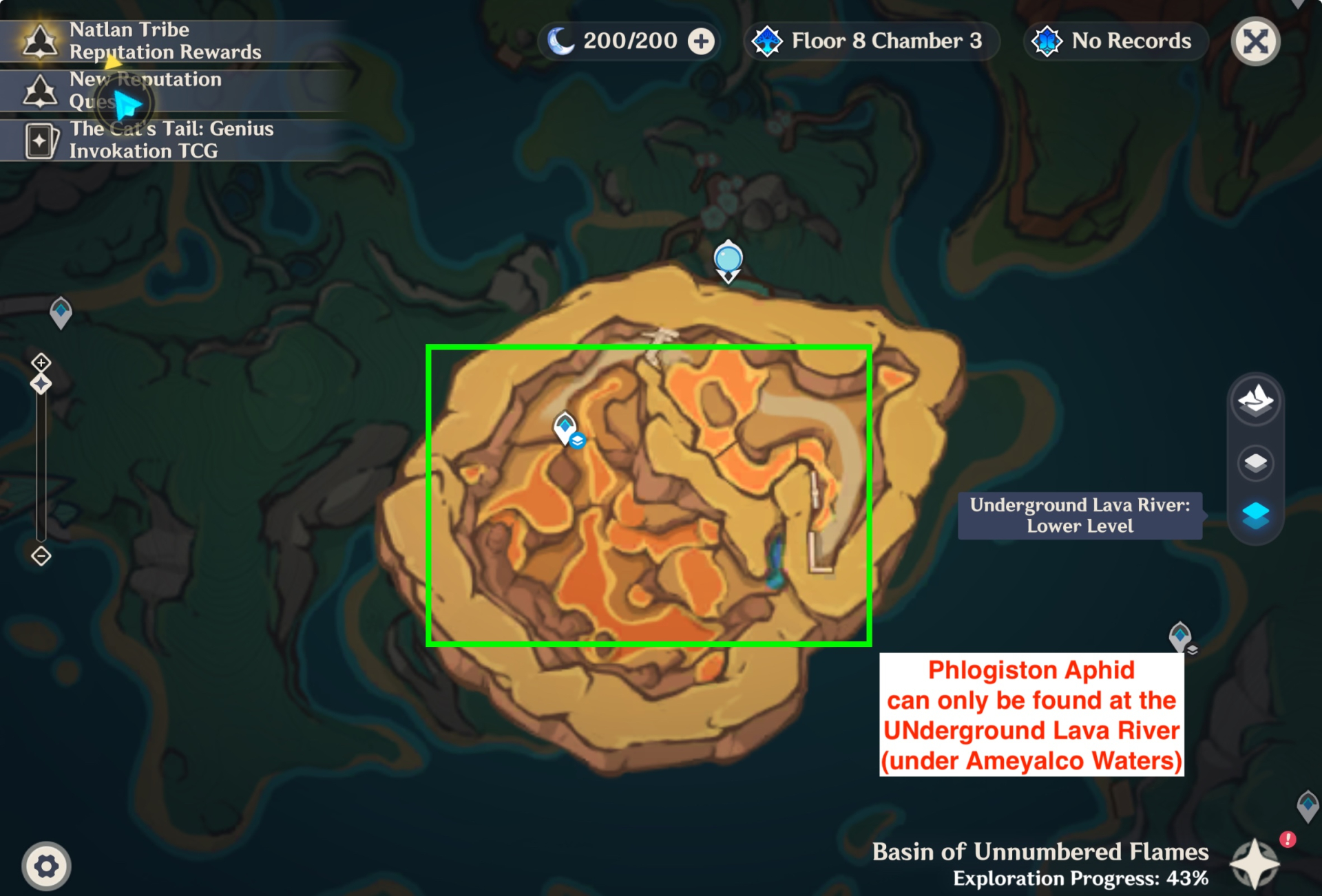Viewport: 1322px width, 896px height.
Task: Select the middle map layer icon
Action: pos(1255,462)
